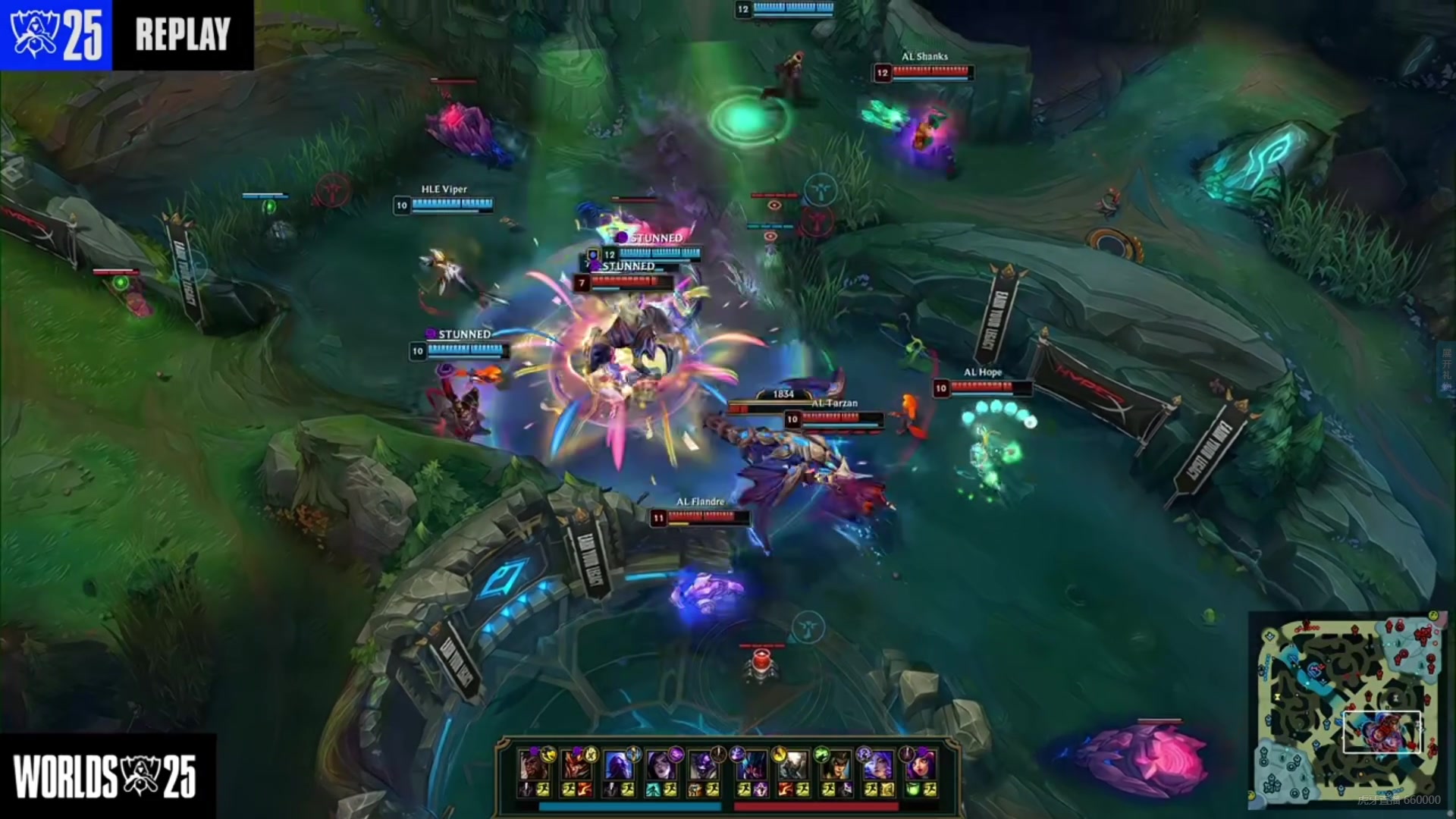This screenshot has width=1456, height=819.
Task: Choose the grey-white beast champion portrait
Action: 793,764
